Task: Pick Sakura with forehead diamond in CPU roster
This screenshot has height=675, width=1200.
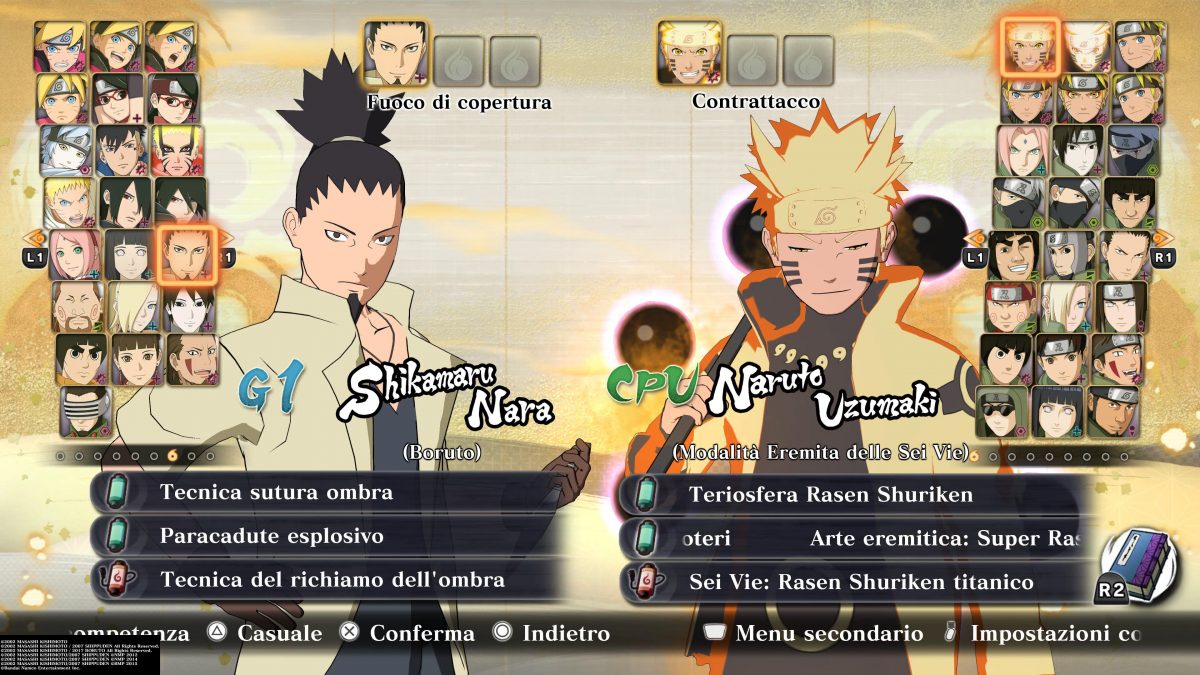Action: [1022, 150]
